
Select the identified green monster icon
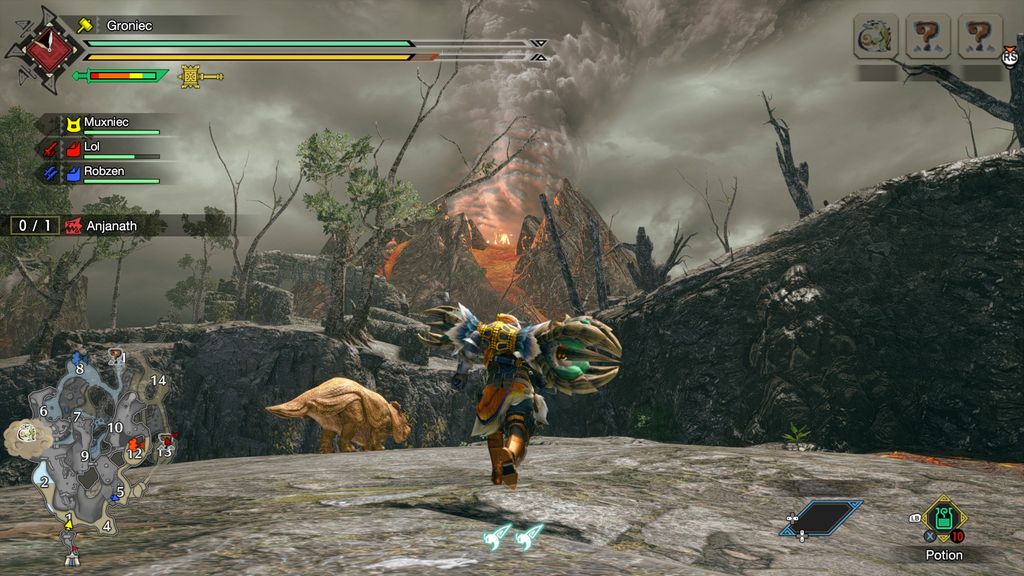click(x=875, y=37)
